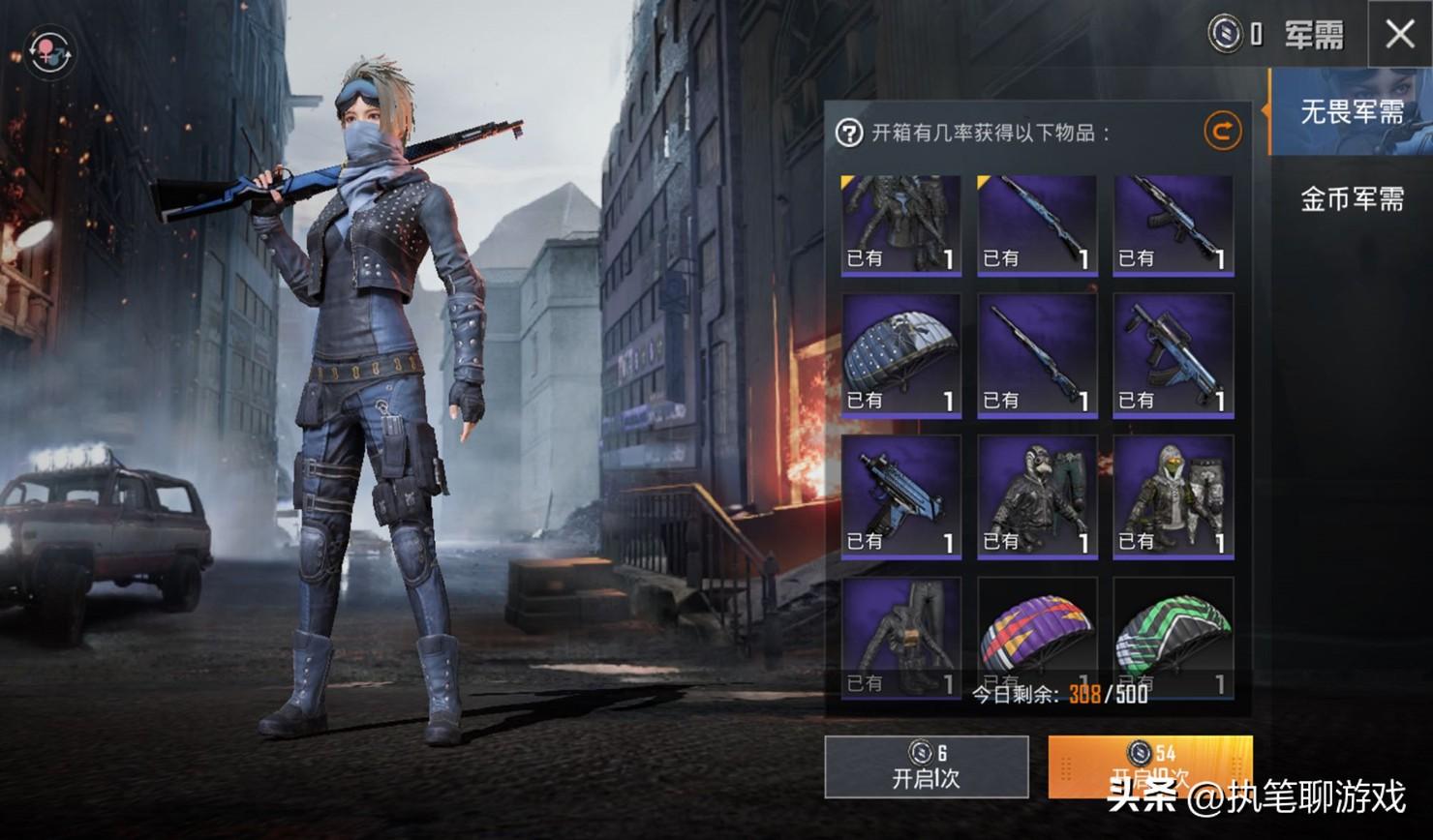
Task: Select the purple striped parachute item
Action: pos(1036,636)
